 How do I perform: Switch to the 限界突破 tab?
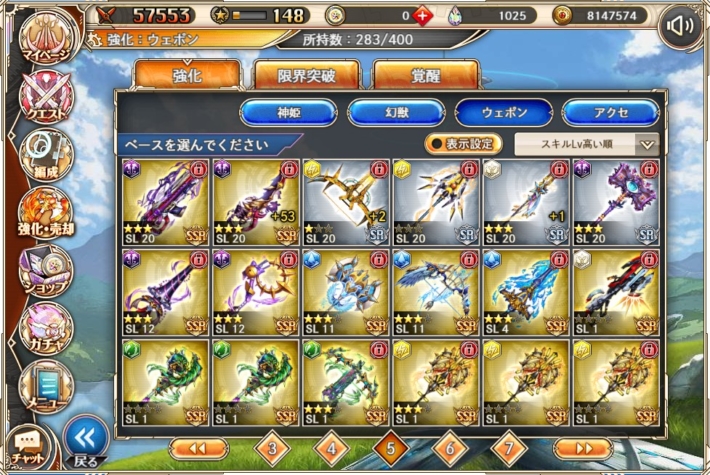point(306,76)
